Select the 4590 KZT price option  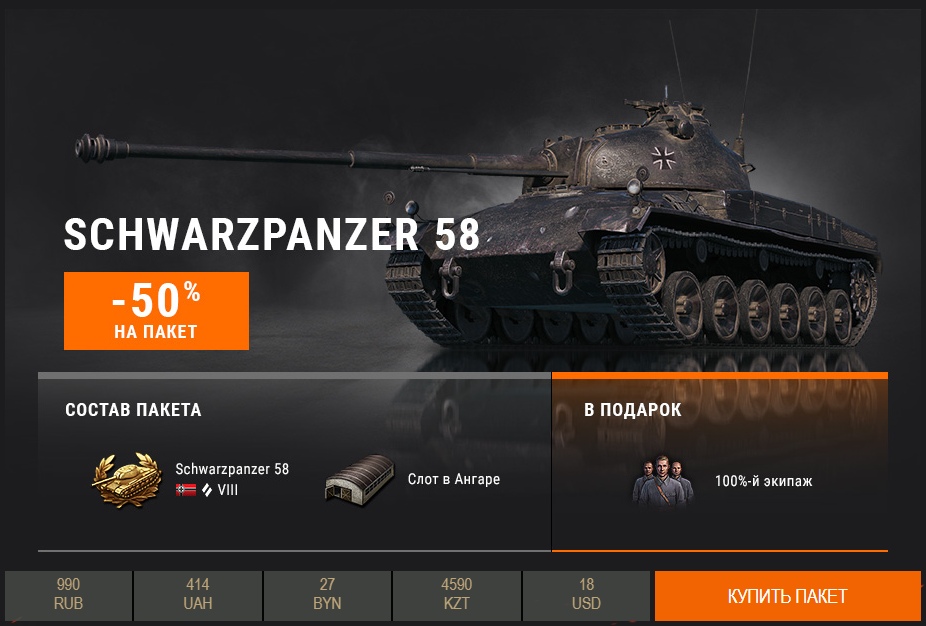point(457,596)
